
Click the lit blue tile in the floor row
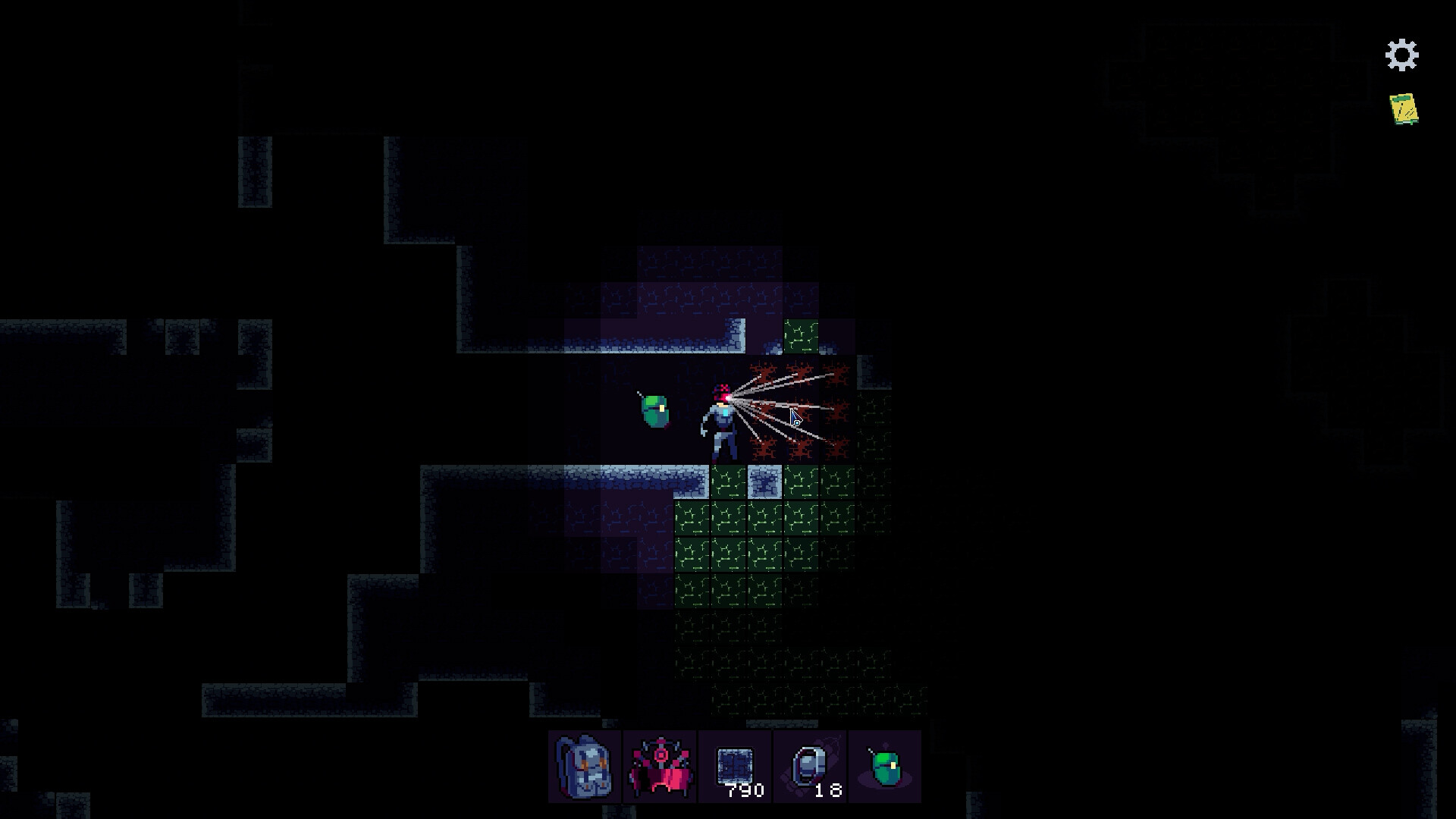[764, 480]
